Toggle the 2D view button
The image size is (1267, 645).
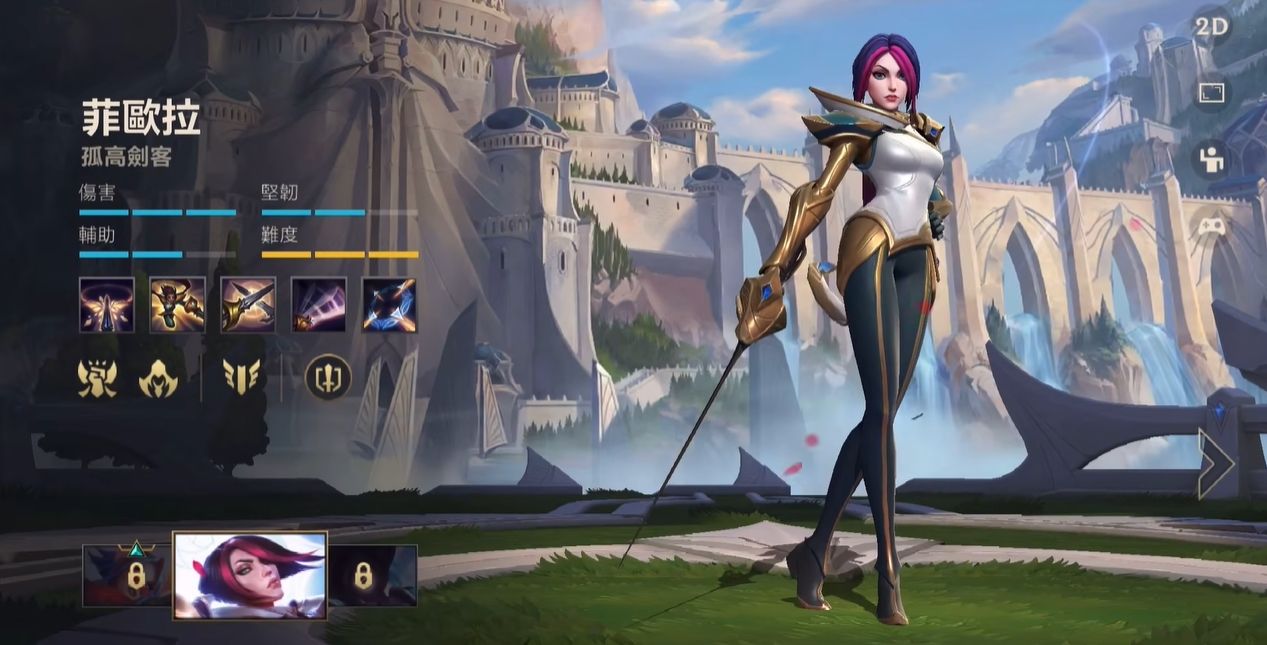[x=1211, y=27]
